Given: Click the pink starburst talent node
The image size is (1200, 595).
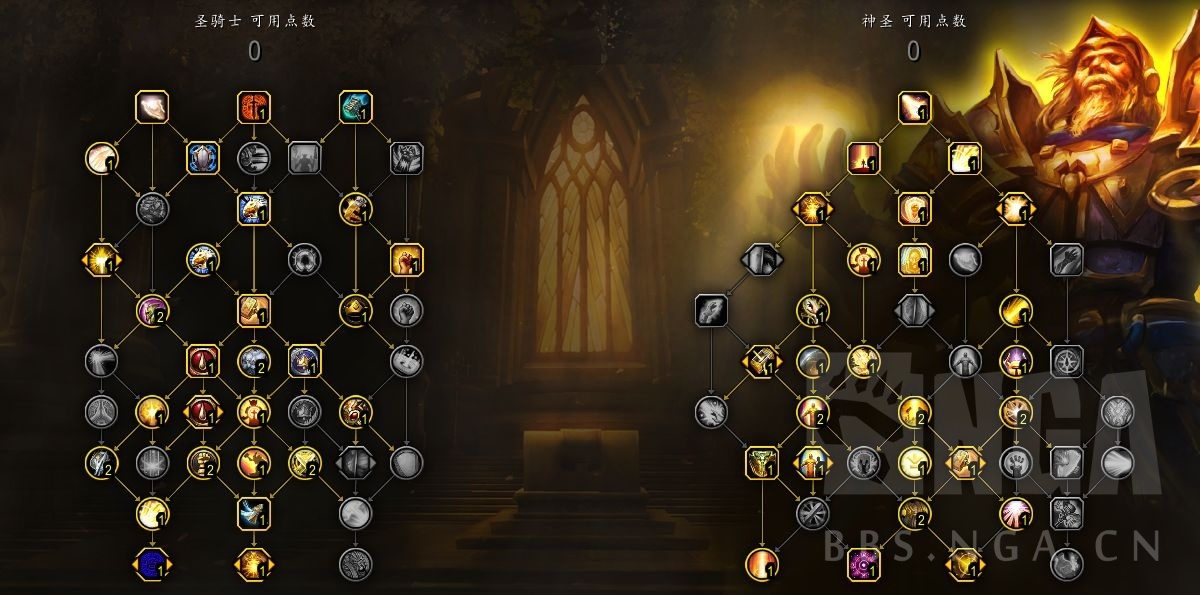Looking at the screenshot, I should (1015, 513).
